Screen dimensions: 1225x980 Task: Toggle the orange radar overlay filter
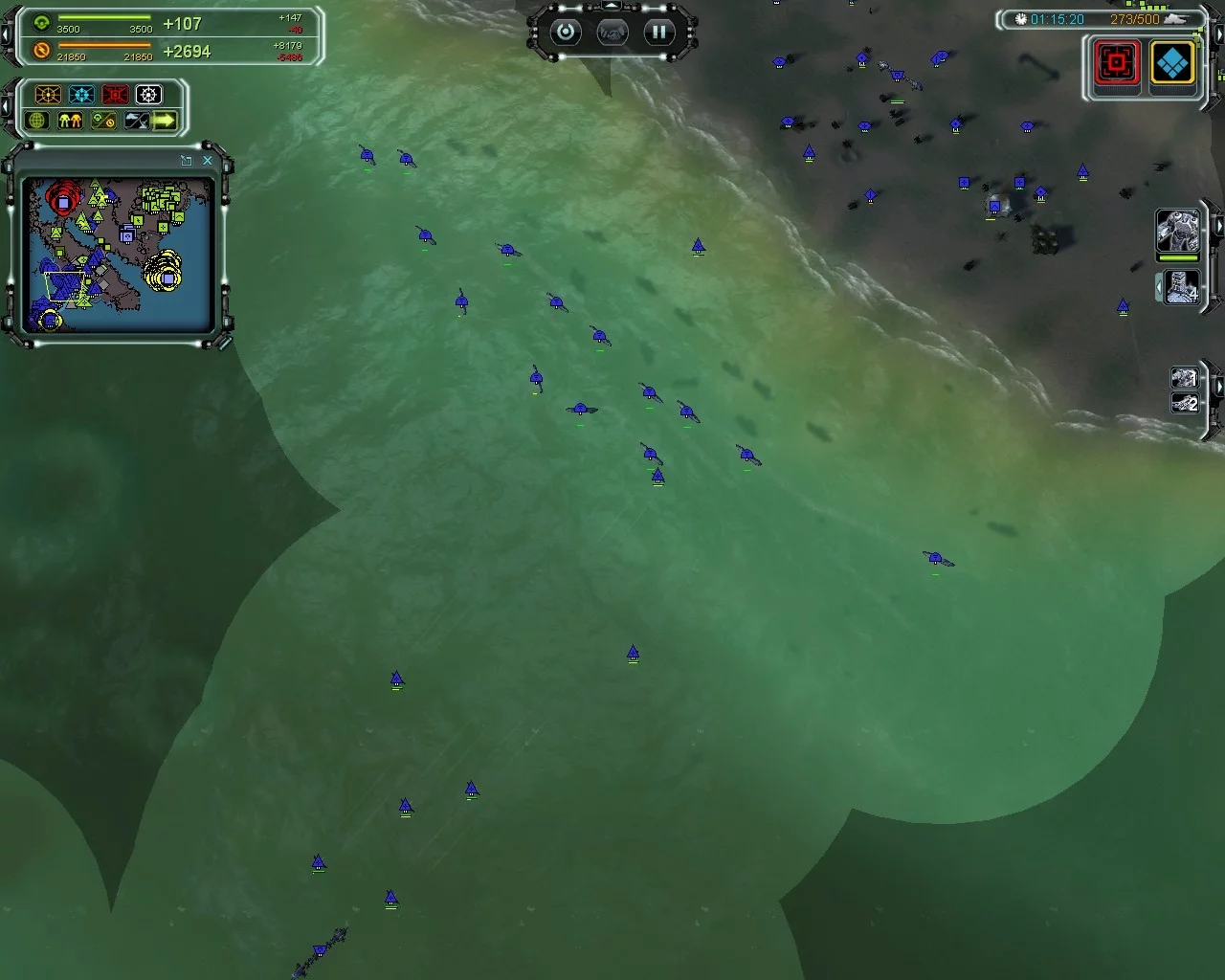[x=48, y=95]
